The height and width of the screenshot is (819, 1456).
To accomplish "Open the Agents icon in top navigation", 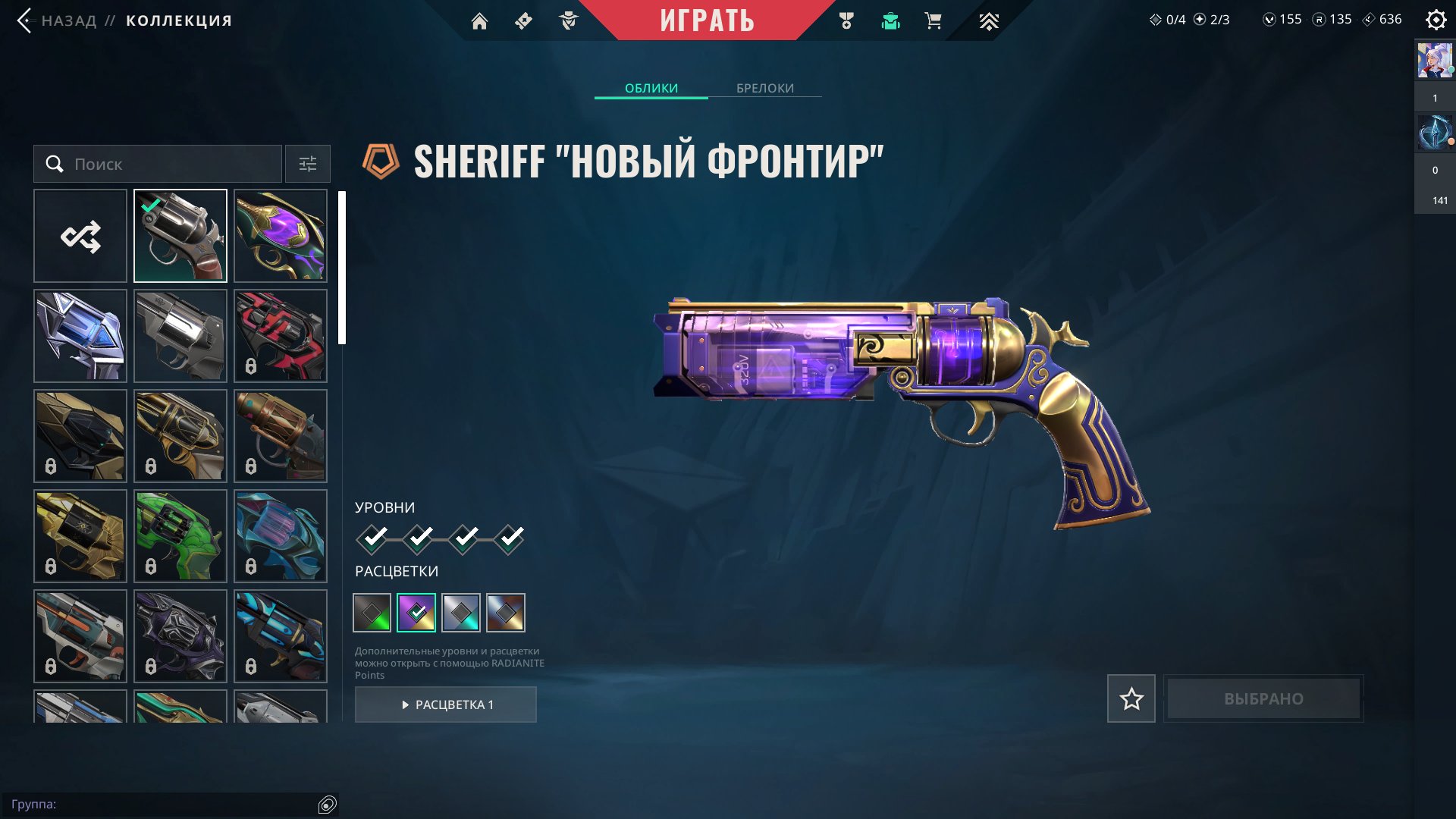I will coord(569,20).
